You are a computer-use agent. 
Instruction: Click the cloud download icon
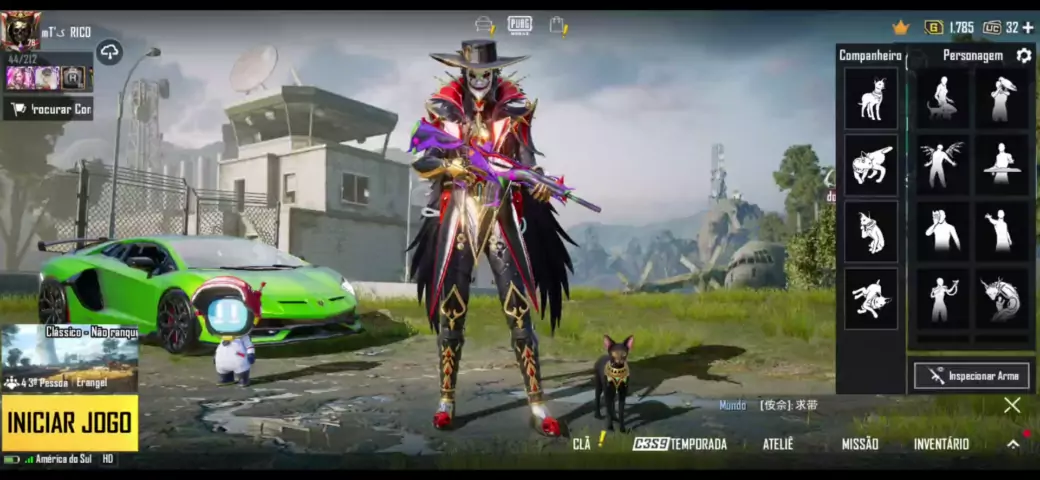[x=109, y=52]
